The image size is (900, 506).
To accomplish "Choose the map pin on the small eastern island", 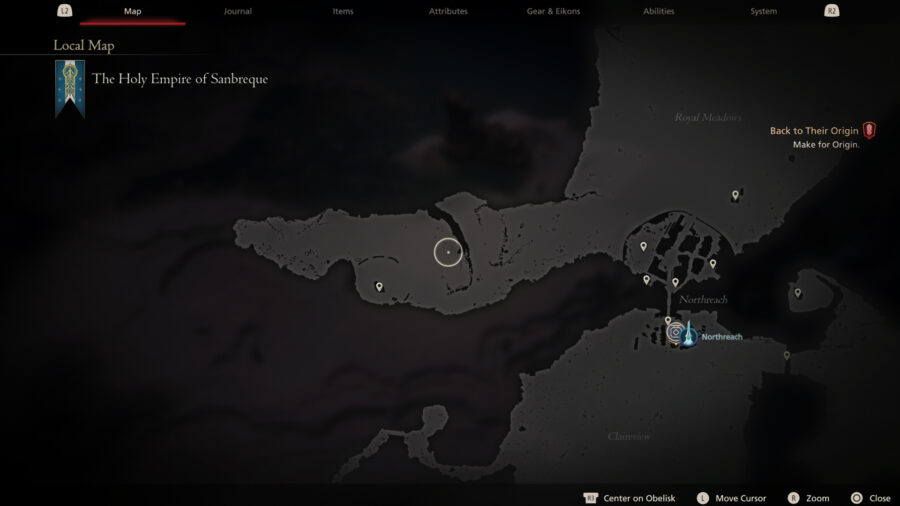I will pyautogui.click(x=797, y=293).
